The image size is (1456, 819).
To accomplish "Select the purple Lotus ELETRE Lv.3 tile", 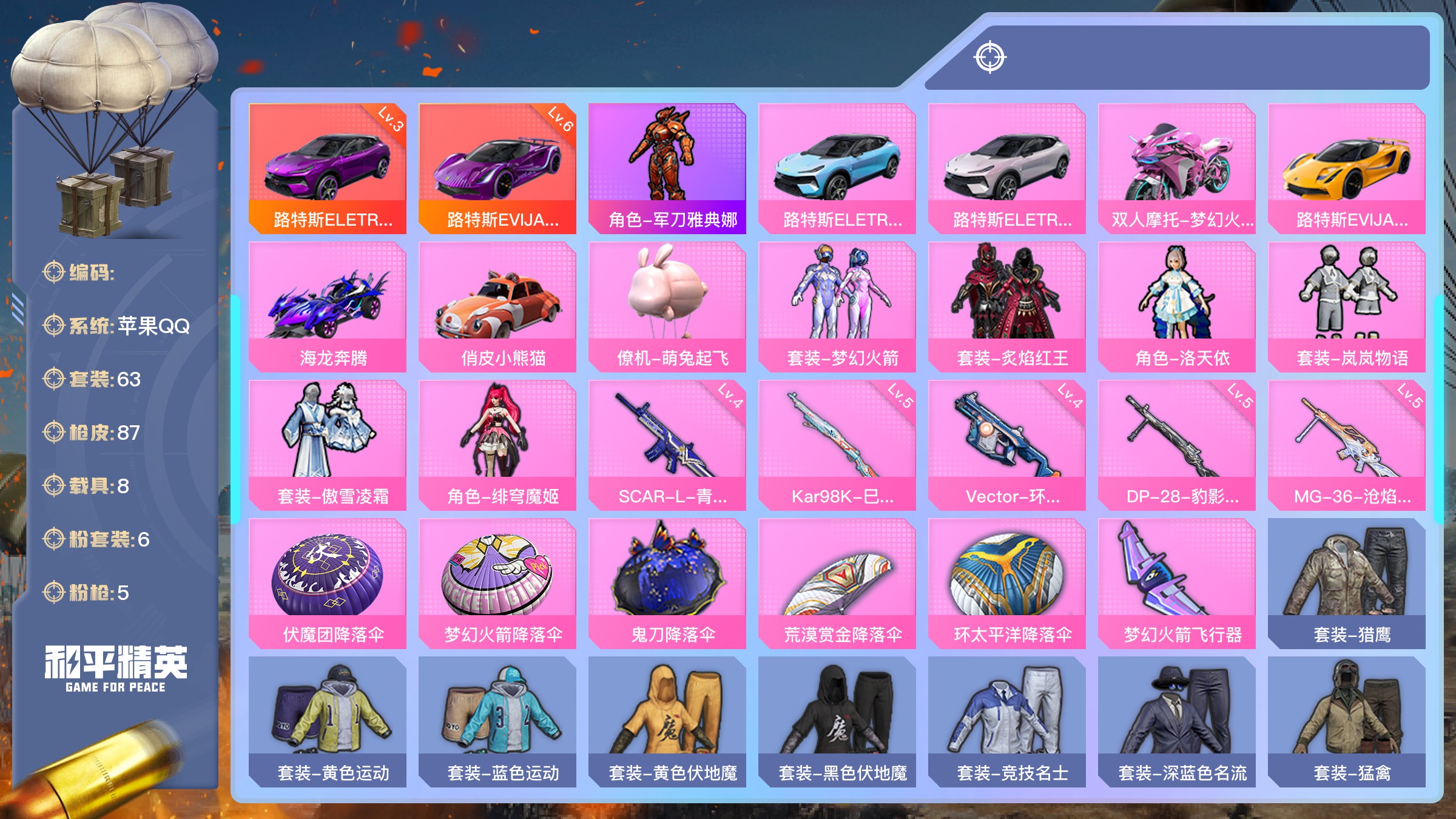I will (x=328, y=168).
